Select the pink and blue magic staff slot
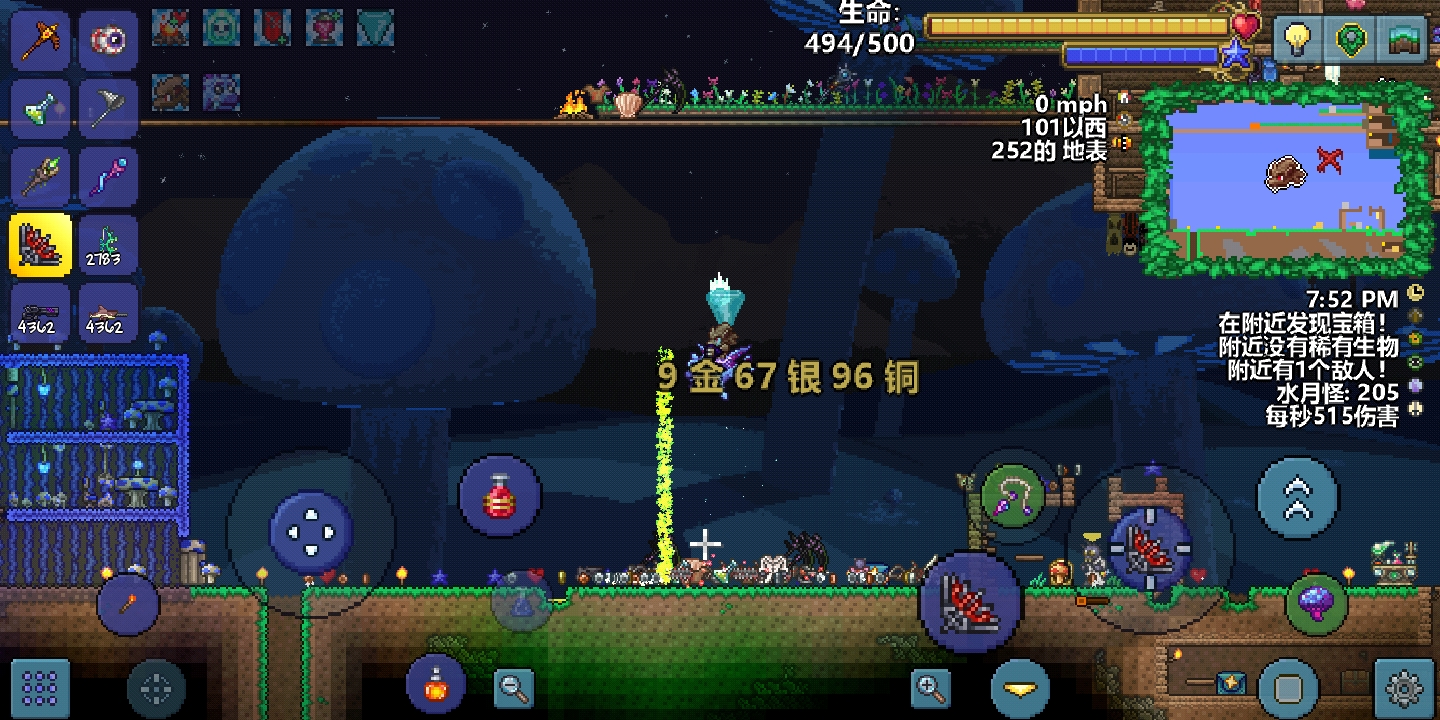Image resolution: width=1440 pixels, height=720 pixels. [x=108, y=177]
